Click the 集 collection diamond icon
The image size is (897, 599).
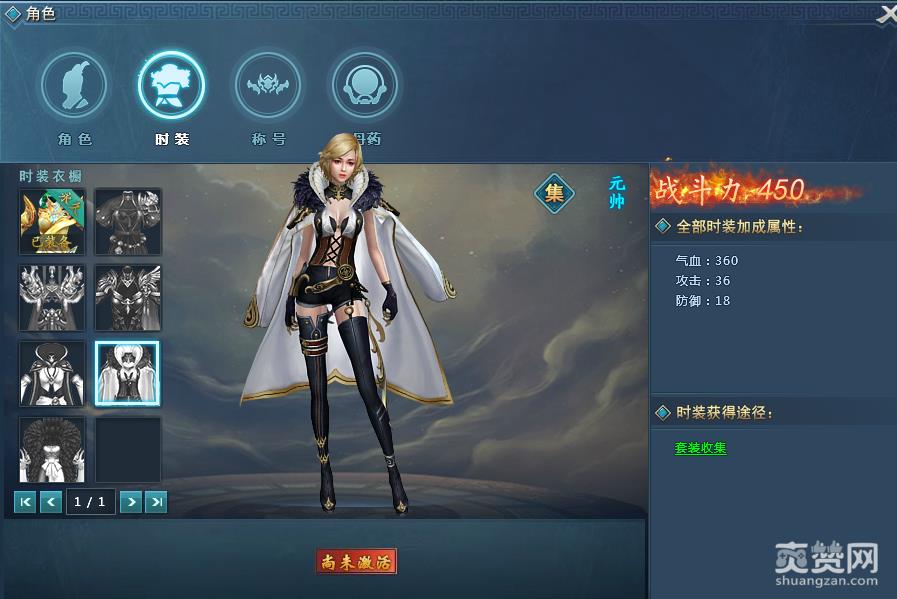tap(554, 193)
